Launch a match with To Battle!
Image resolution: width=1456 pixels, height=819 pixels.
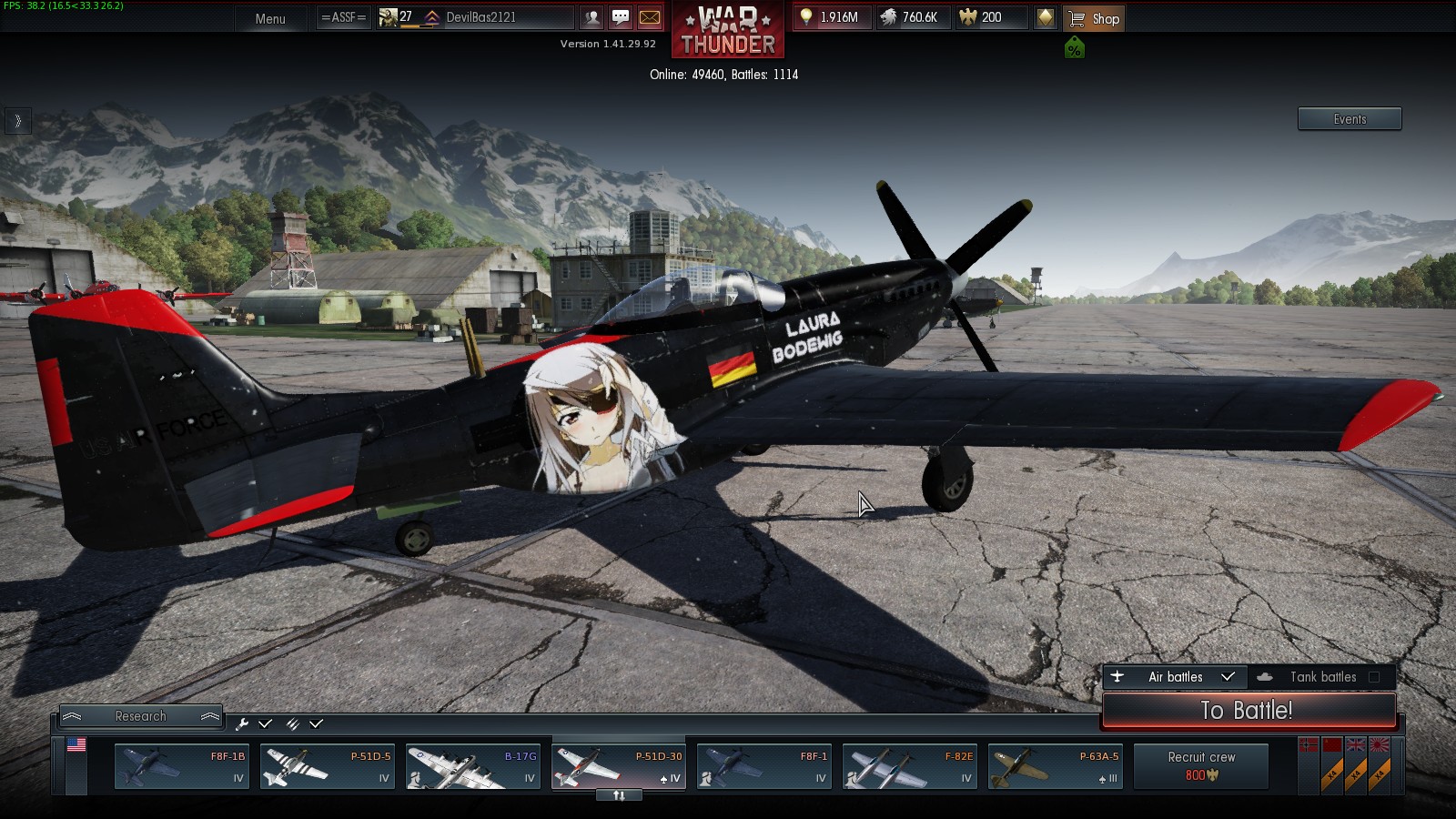(x=1248, y=711)
